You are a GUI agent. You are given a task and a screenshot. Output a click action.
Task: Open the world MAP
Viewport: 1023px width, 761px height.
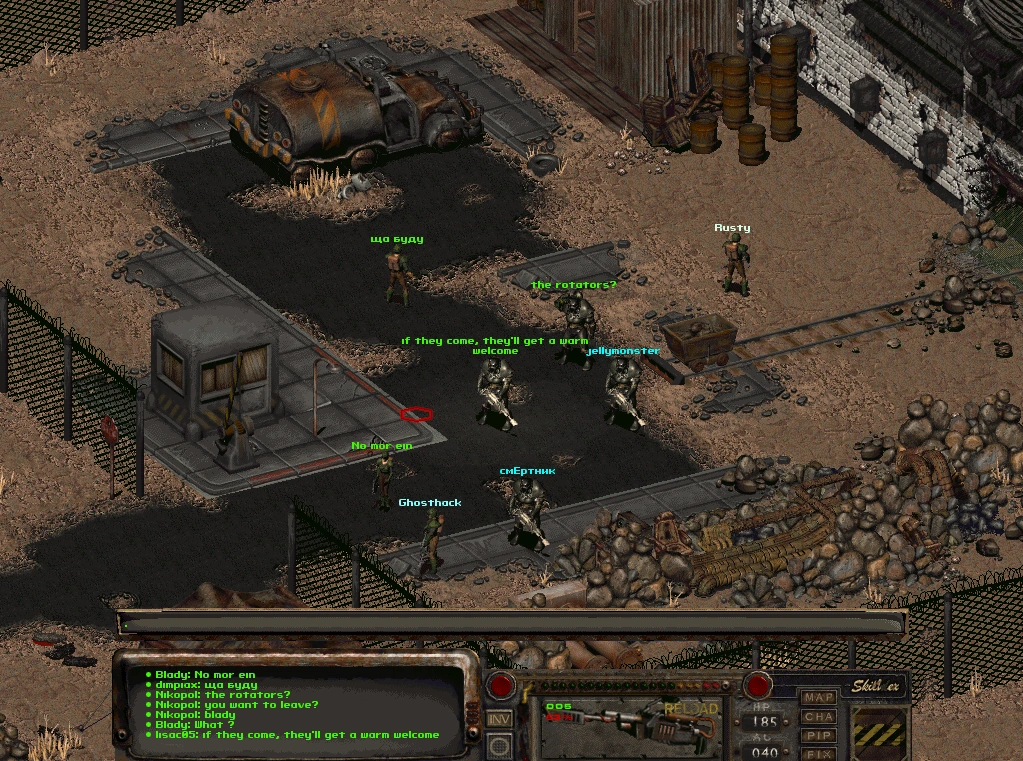pyautogui.click(x=819, y=697)
